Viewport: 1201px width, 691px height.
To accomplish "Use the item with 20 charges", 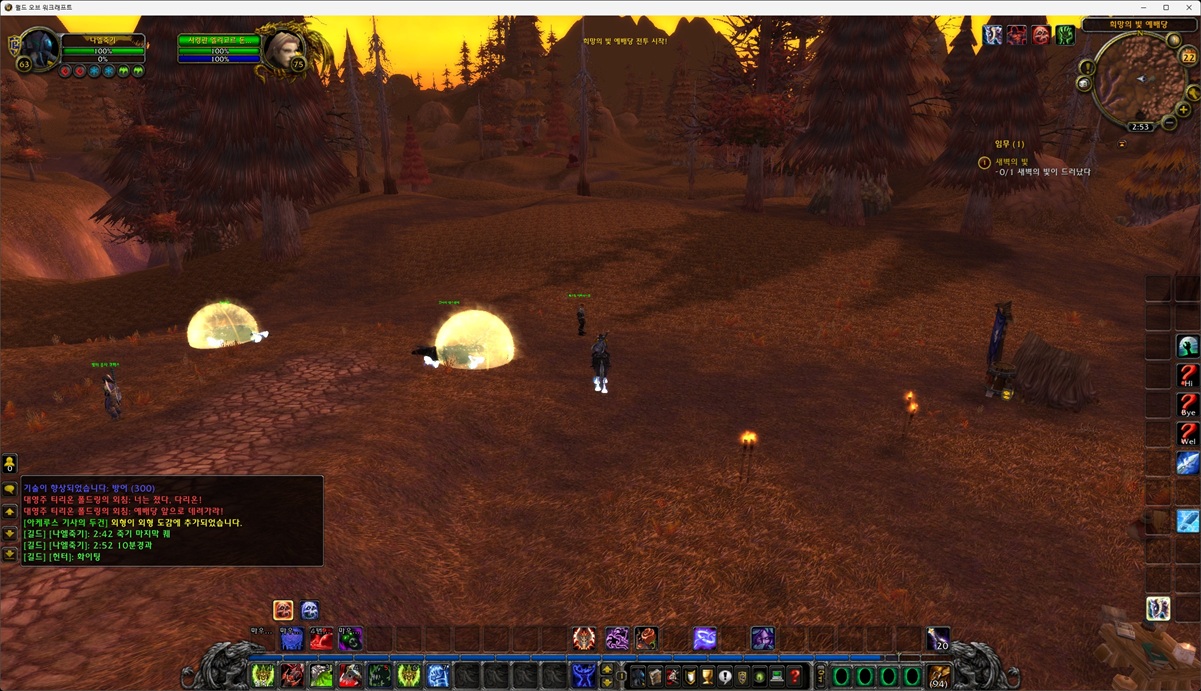I will coord(938,638).
